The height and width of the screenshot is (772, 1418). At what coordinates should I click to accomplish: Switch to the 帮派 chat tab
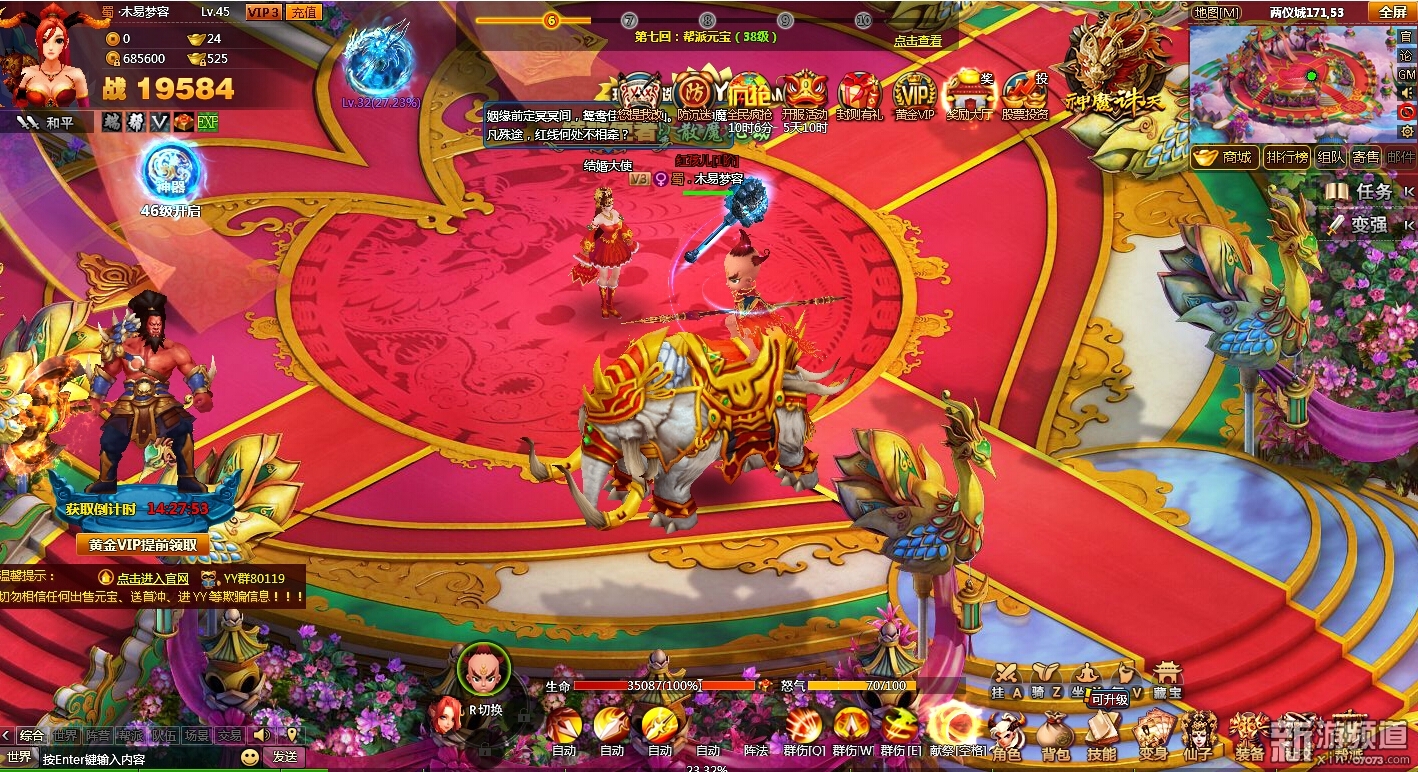coord(130,735)
